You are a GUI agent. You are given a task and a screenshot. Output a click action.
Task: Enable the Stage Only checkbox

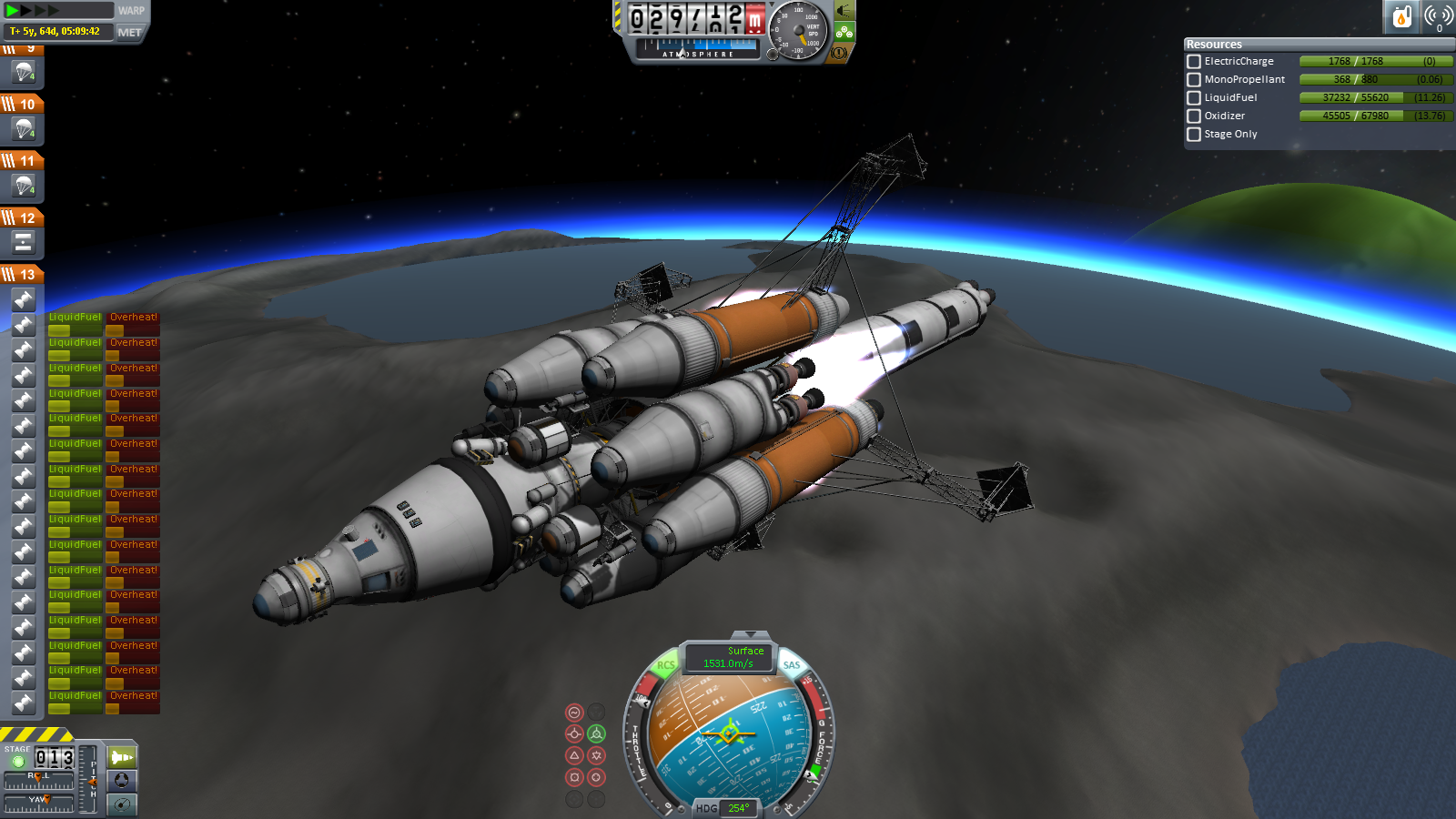click(1193, 134)
